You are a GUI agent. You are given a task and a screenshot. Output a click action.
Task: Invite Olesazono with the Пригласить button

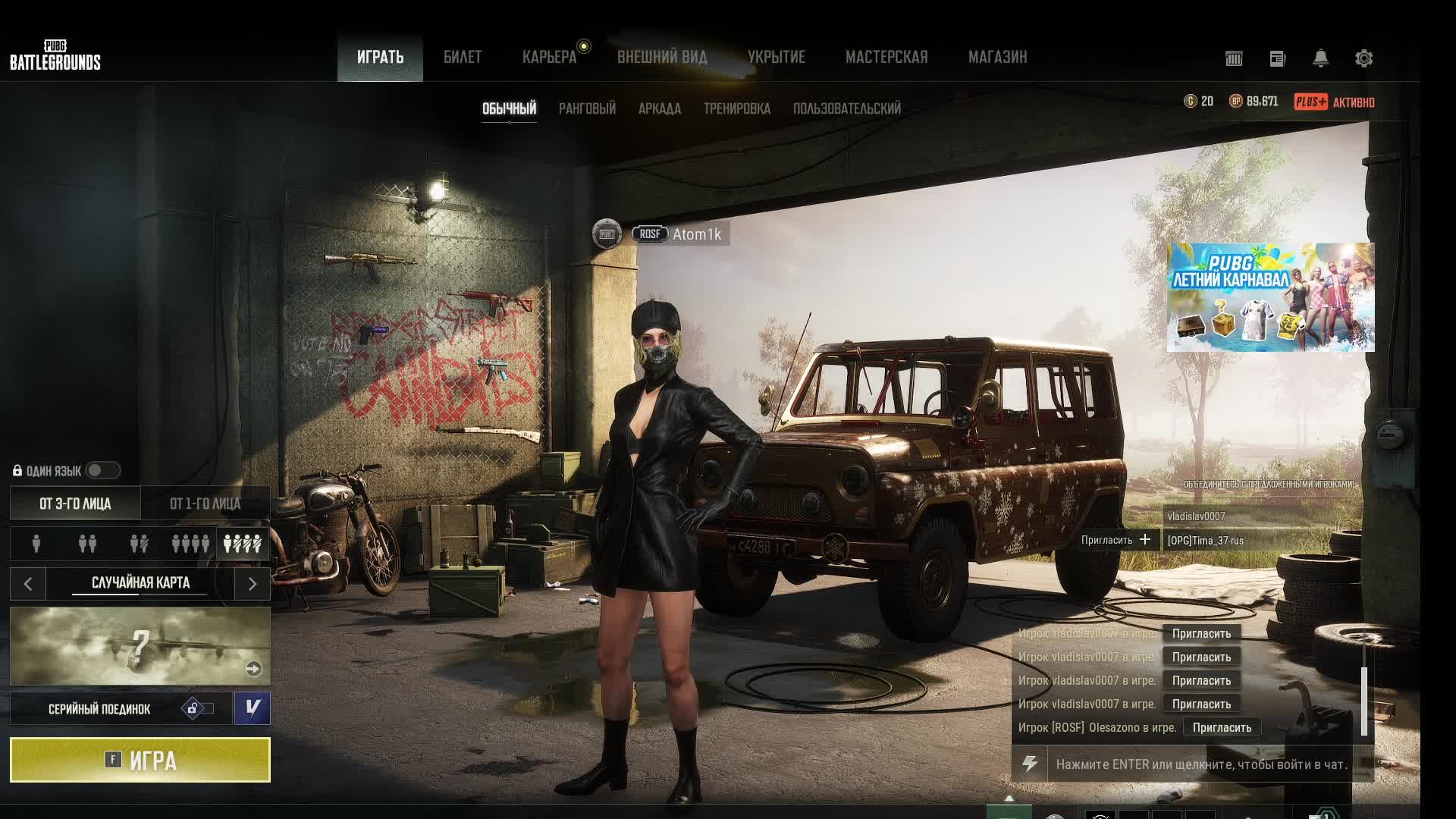pyautogui.click(x=1222, y=728)
